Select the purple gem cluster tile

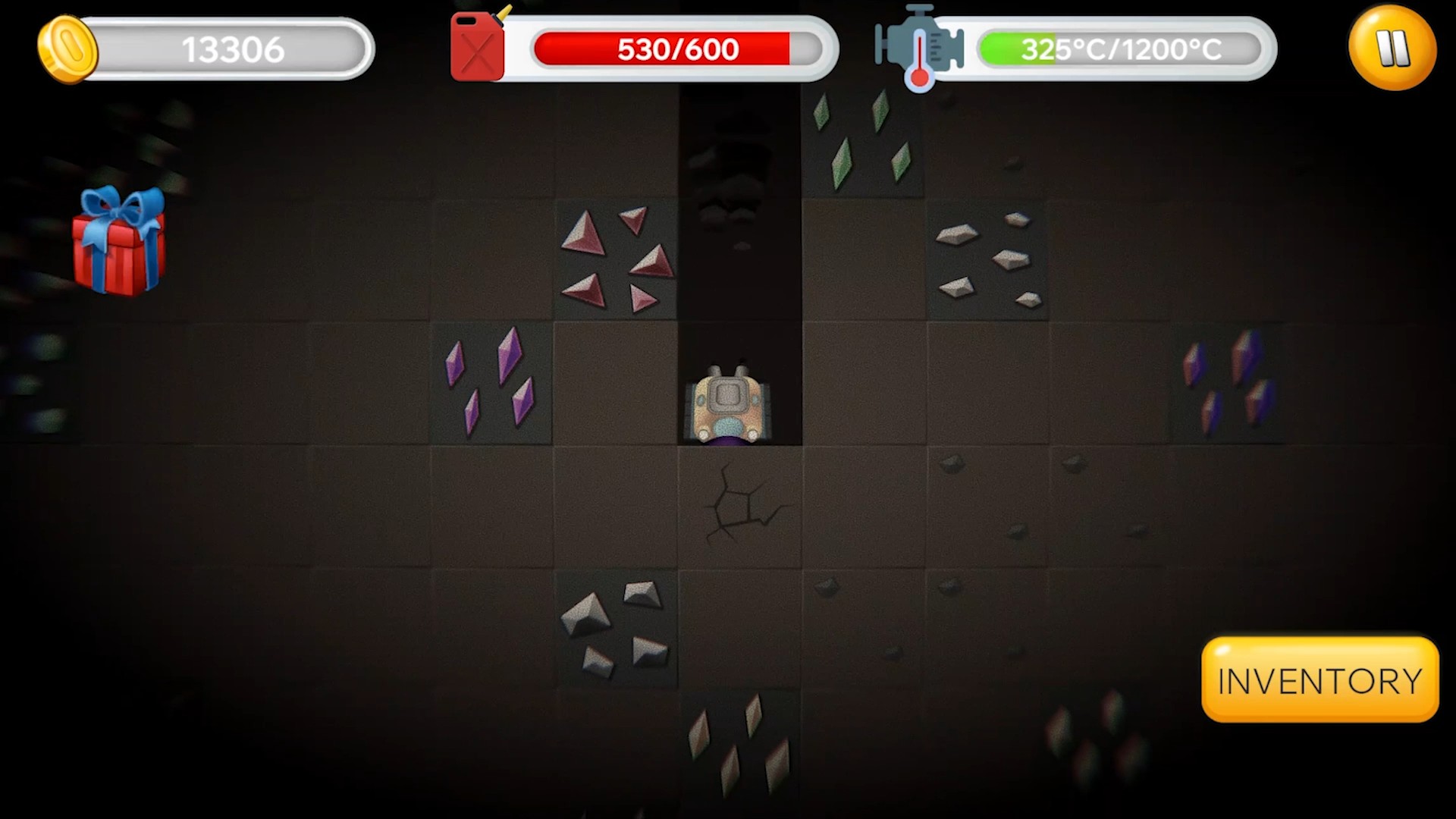[x=493, y=383]
